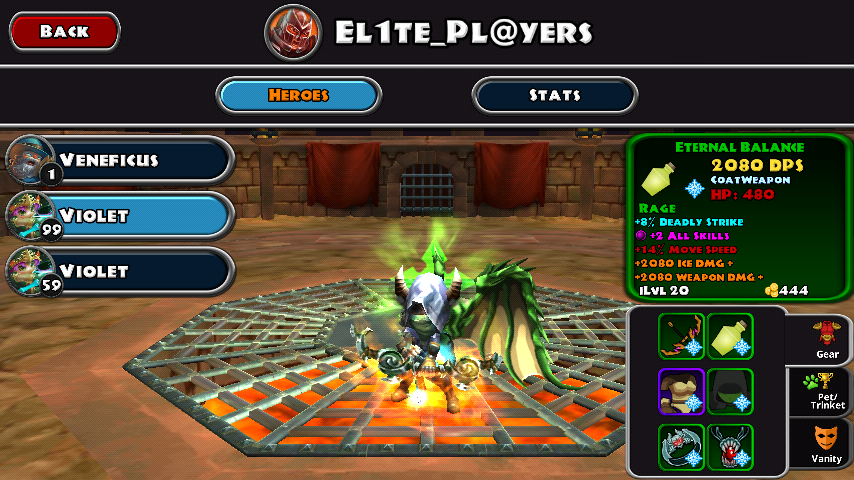Open the Vanity category
This screenshot has width=854, height=480.
click(826, 445)
